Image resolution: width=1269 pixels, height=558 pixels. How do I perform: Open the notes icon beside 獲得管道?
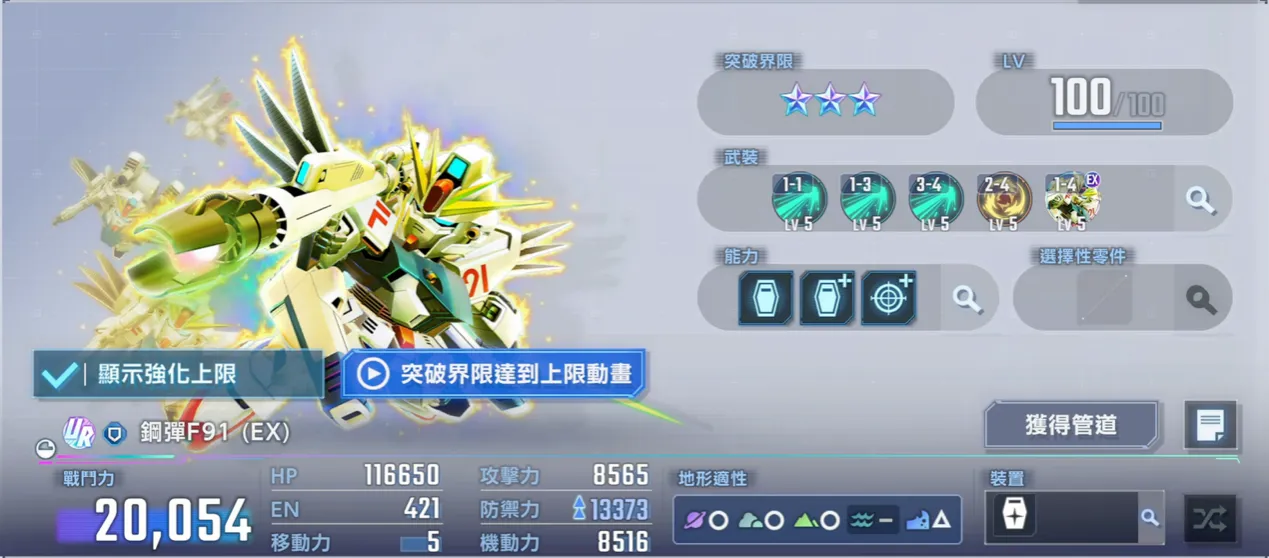tap(1210, 426)
